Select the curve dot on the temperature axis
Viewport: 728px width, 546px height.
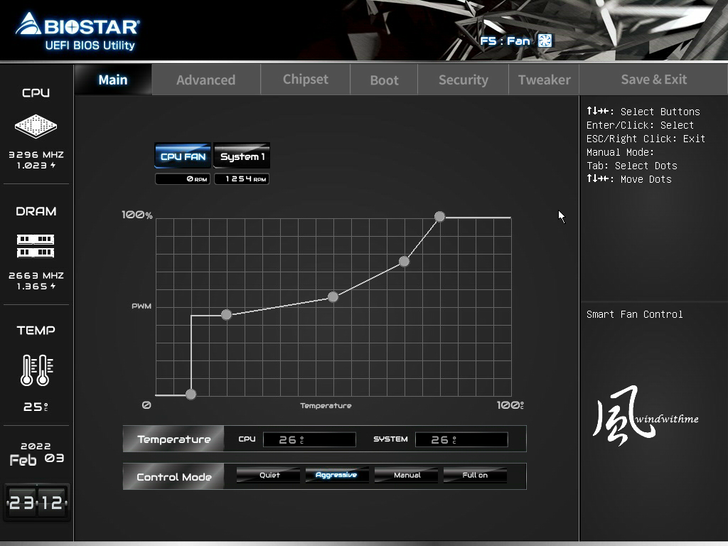point(191,394)
